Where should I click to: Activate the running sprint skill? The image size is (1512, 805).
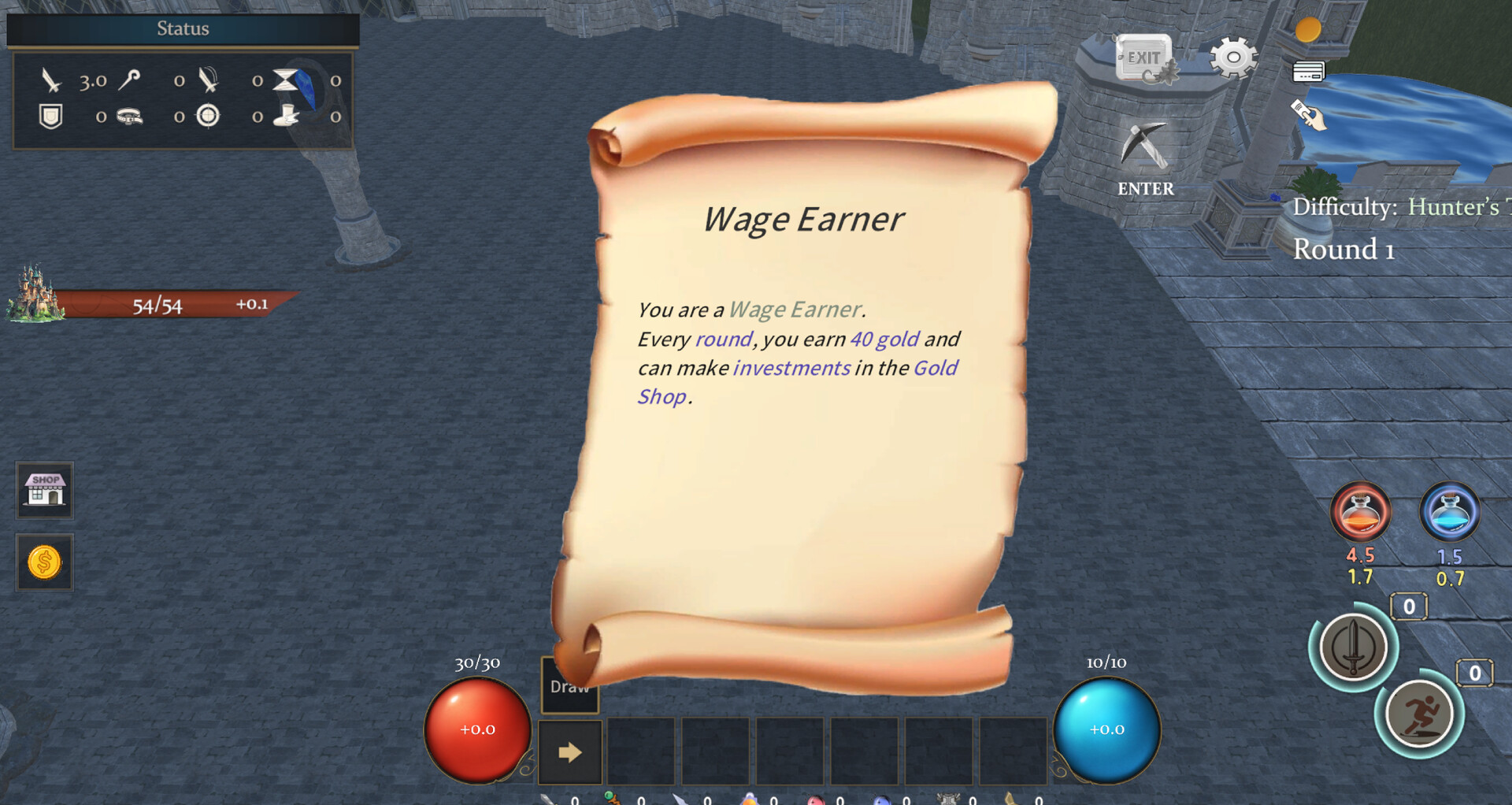pos(1419,714)
